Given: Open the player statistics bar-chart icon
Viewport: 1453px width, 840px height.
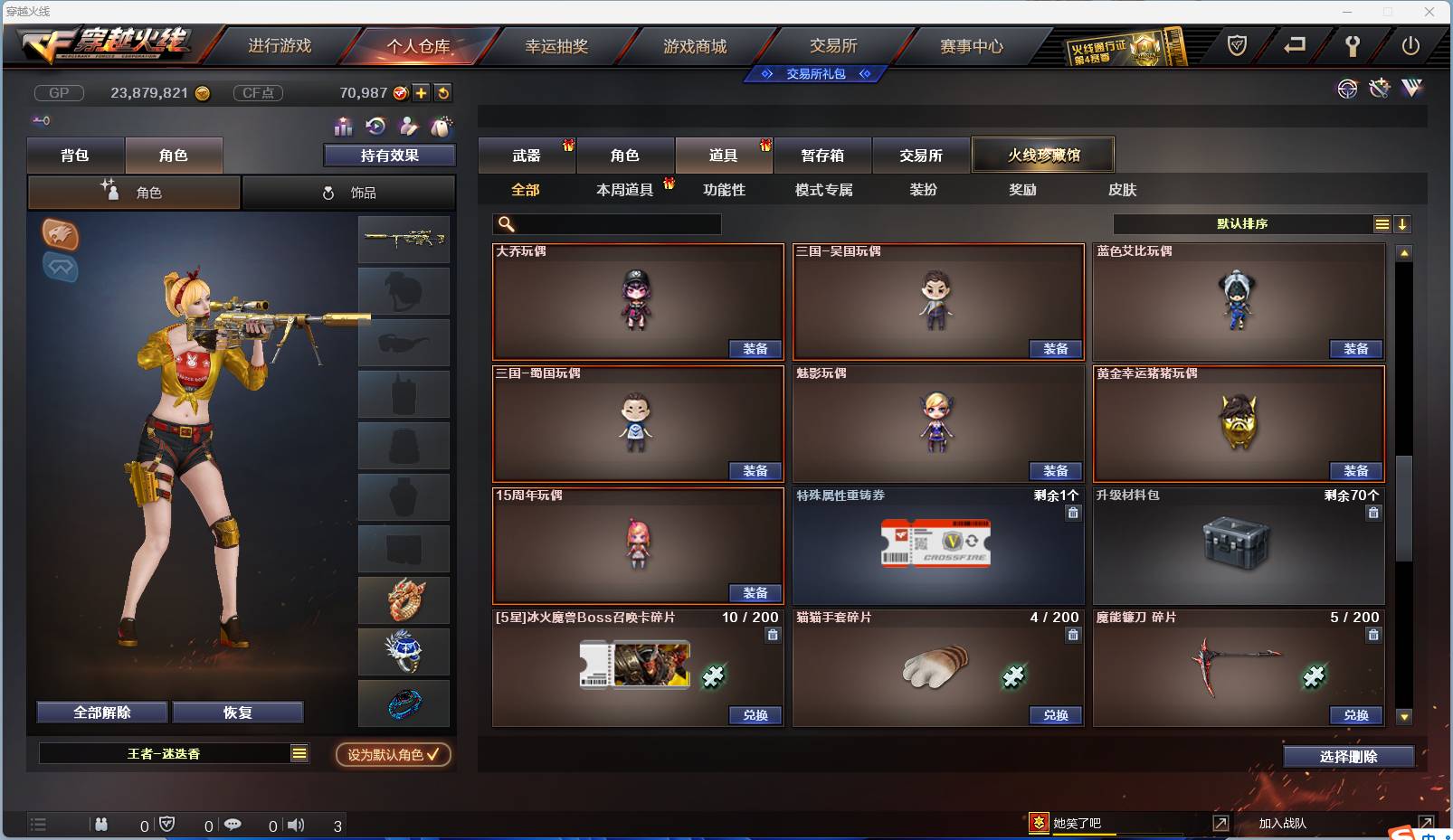Looking at the screenshot, I should tap(342, 127).
